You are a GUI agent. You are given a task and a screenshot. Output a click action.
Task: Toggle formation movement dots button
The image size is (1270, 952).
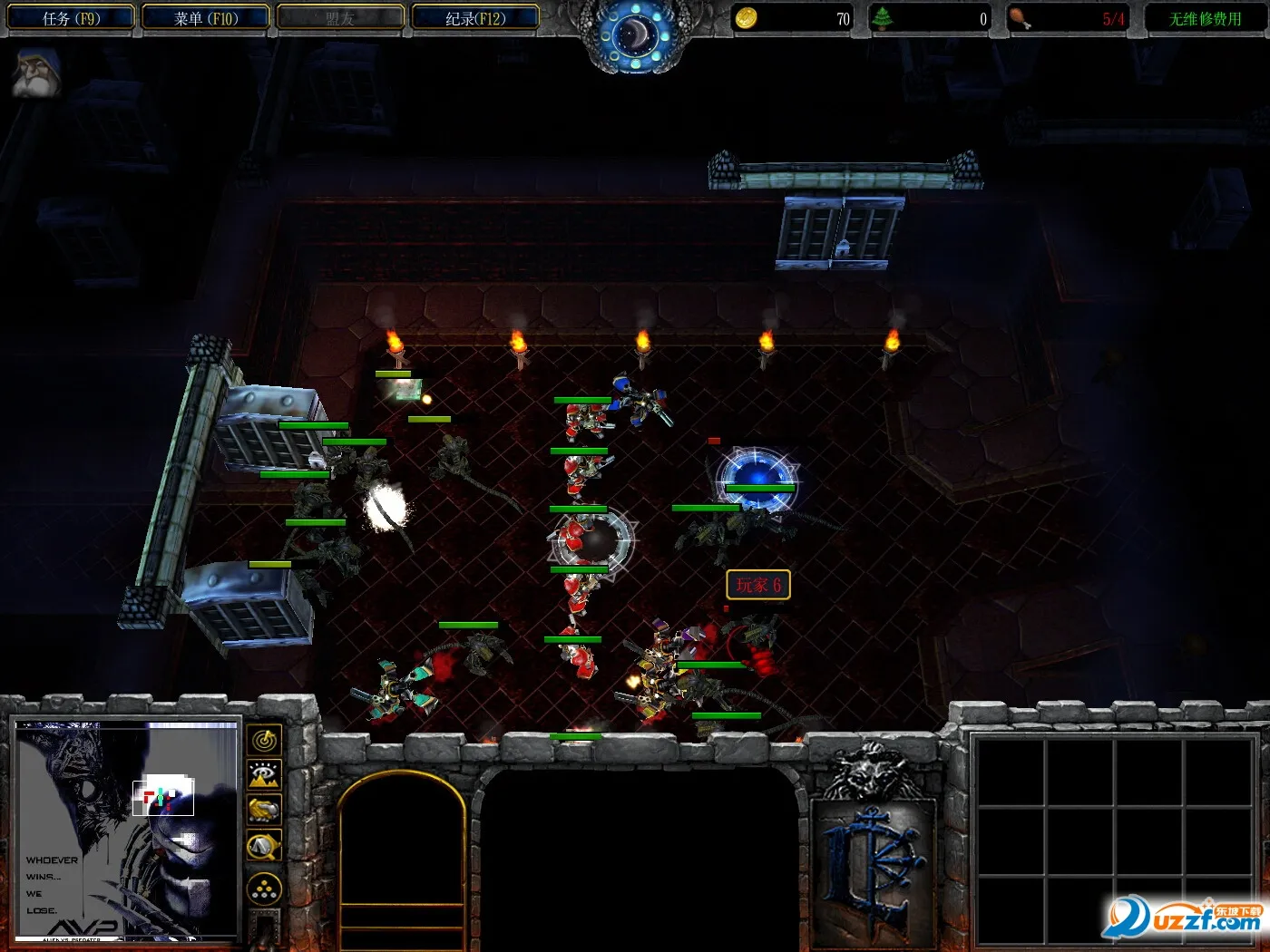pos(264,889)
